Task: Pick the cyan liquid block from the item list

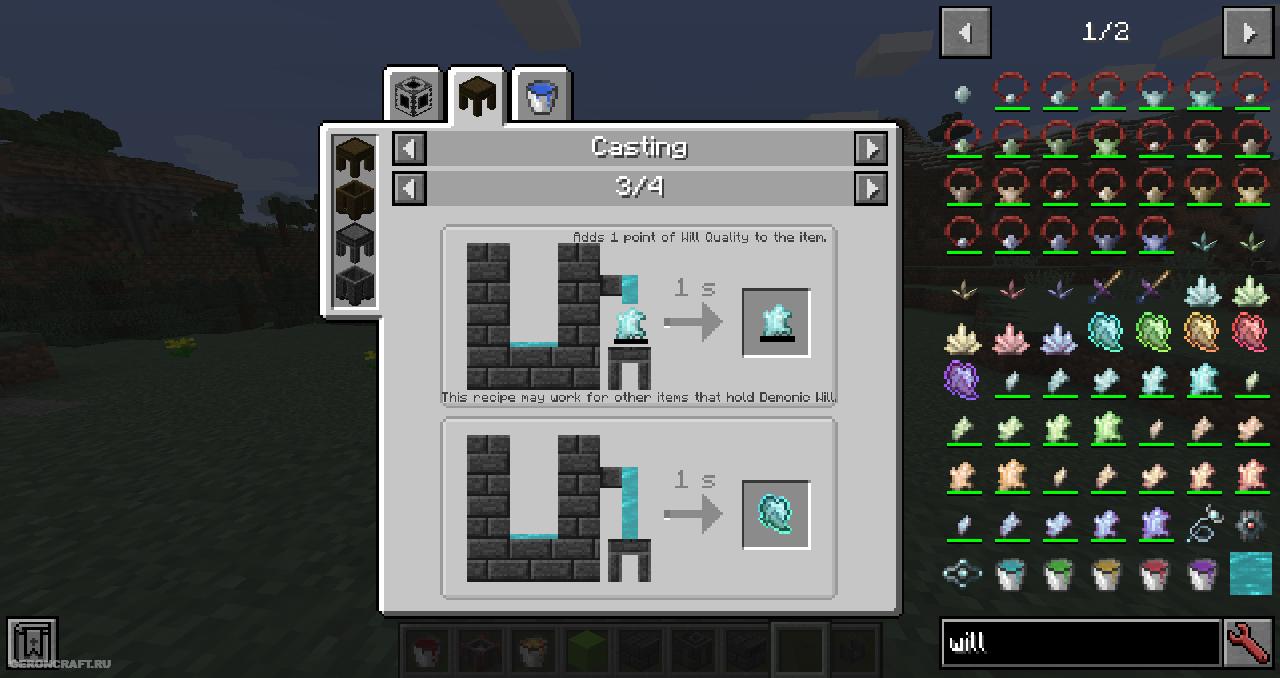Action: pyautogui.click(x=1250, y=573)
